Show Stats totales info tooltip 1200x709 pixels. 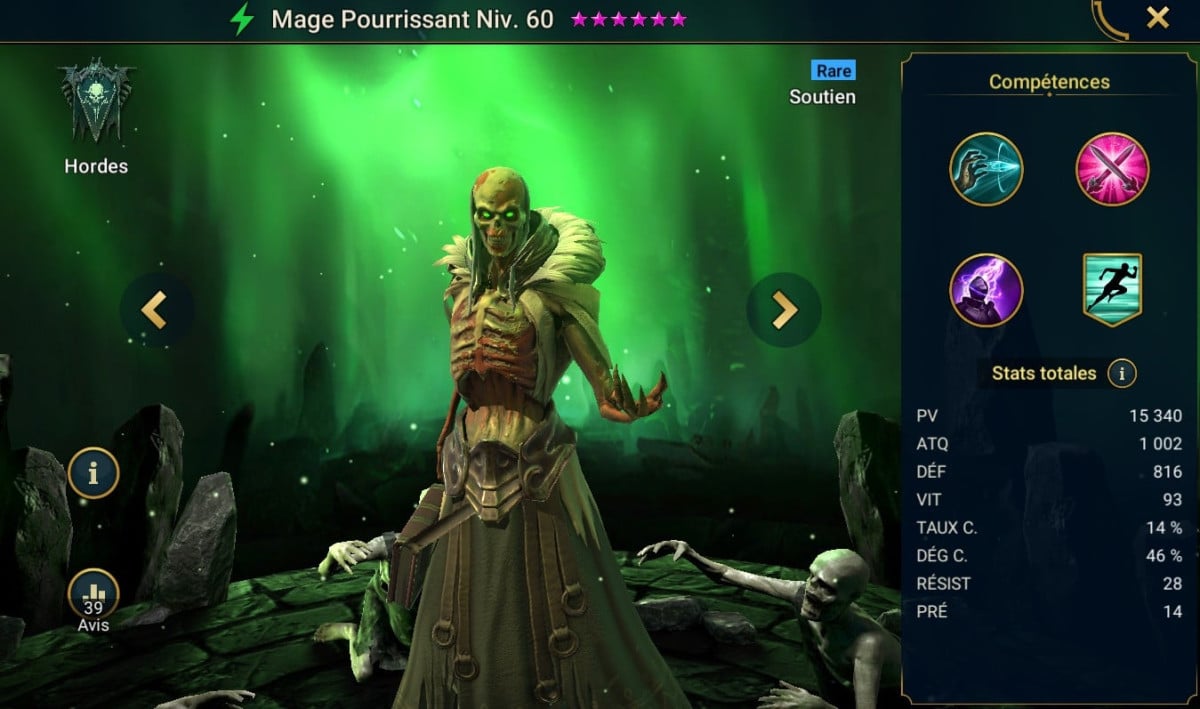coord(1122,374)
